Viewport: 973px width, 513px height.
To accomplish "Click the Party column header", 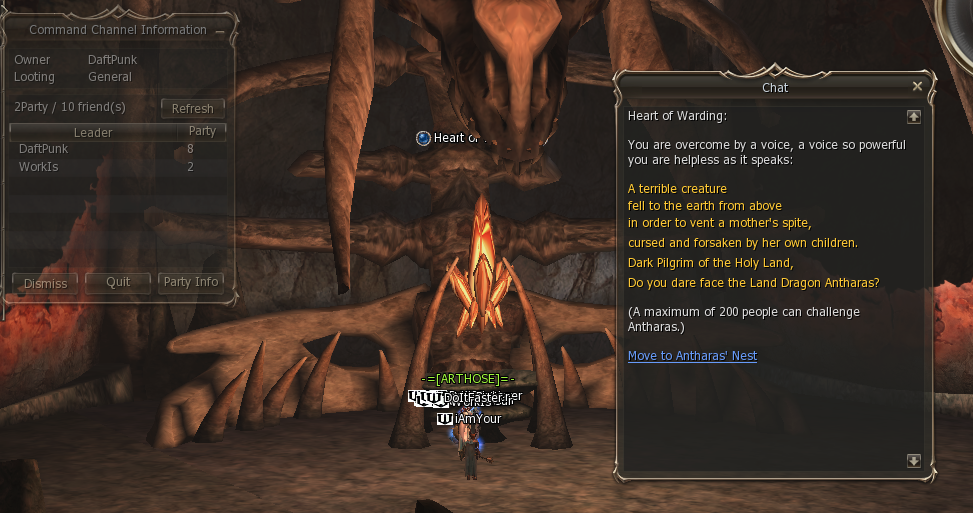I will (202, 131).
